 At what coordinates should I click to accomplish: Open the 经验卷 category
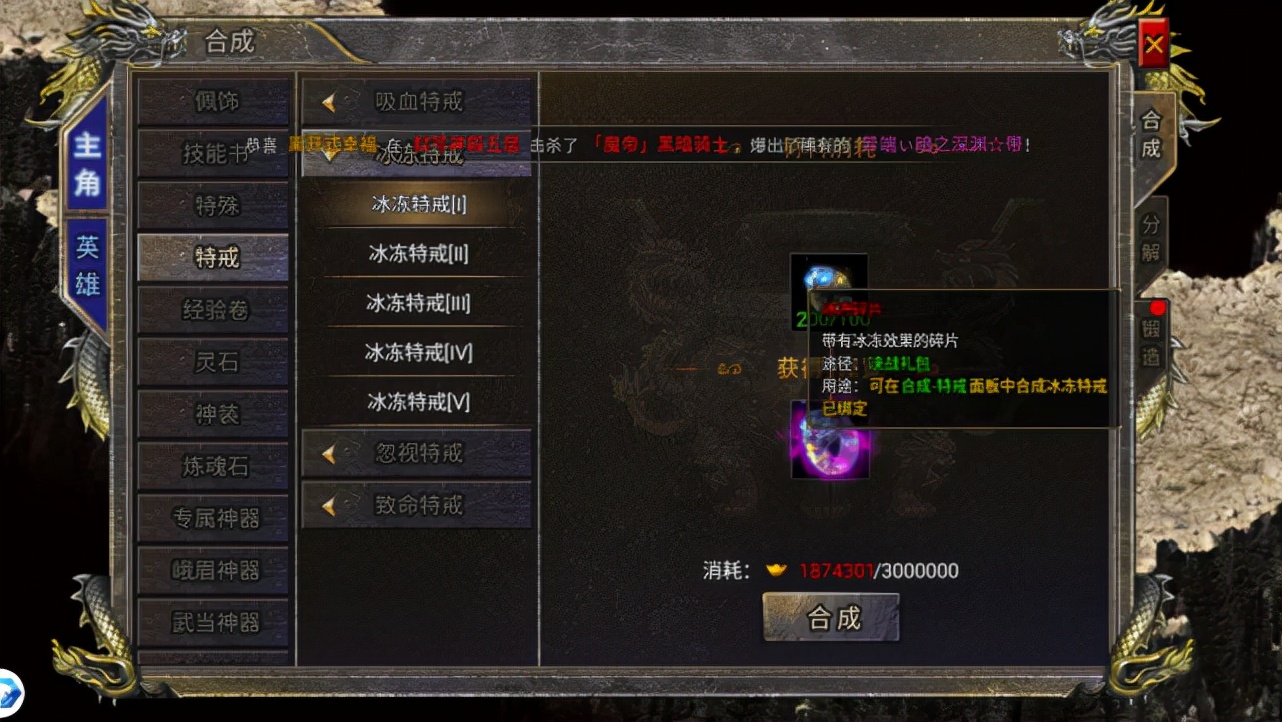(214, 310)
